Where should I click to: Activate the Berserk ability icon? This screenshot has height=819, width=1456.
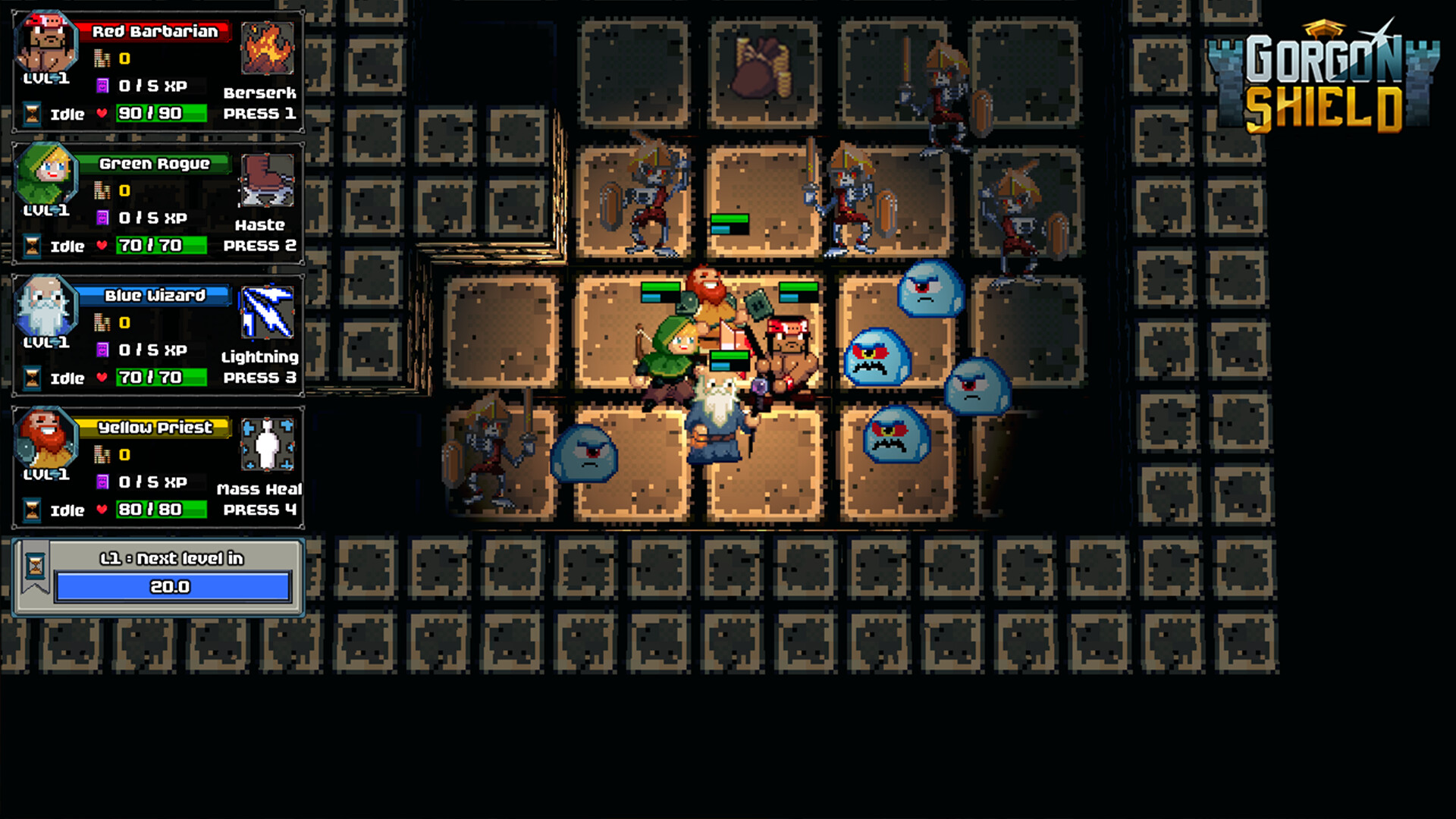(267, 49)
